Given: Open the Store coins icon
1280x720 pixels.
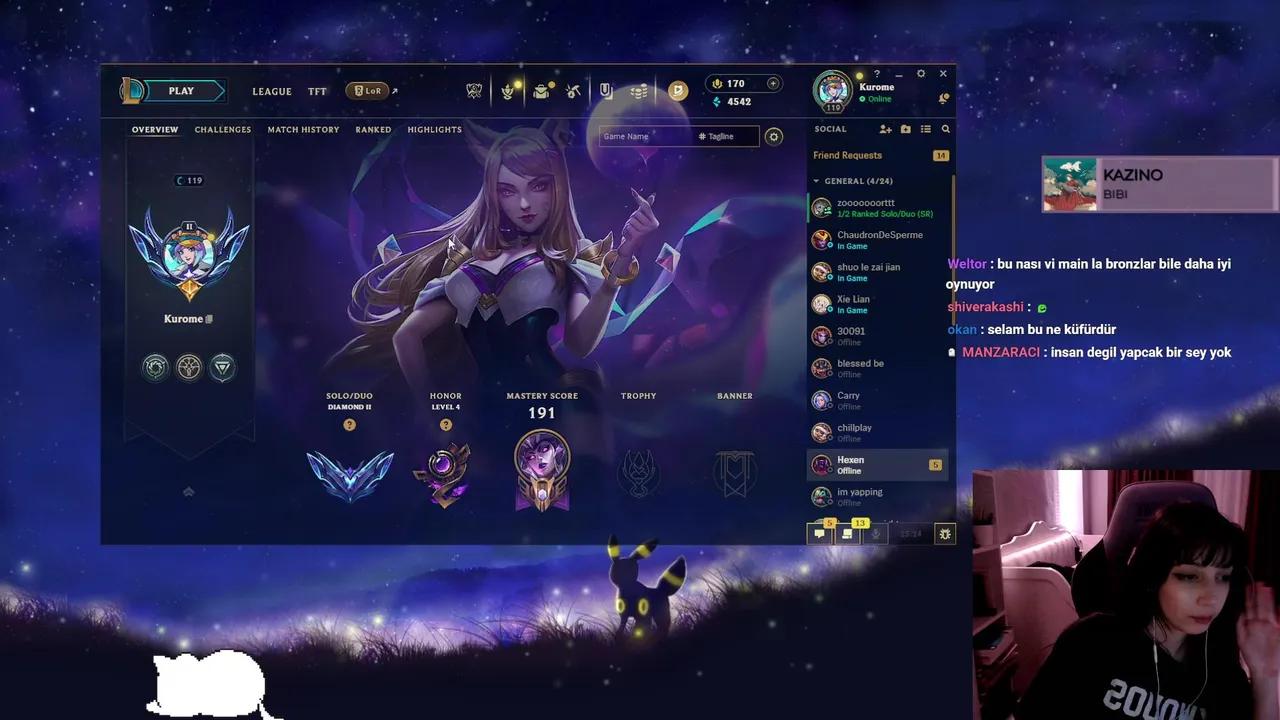Looking at the screenshot, I should [639, 91].
